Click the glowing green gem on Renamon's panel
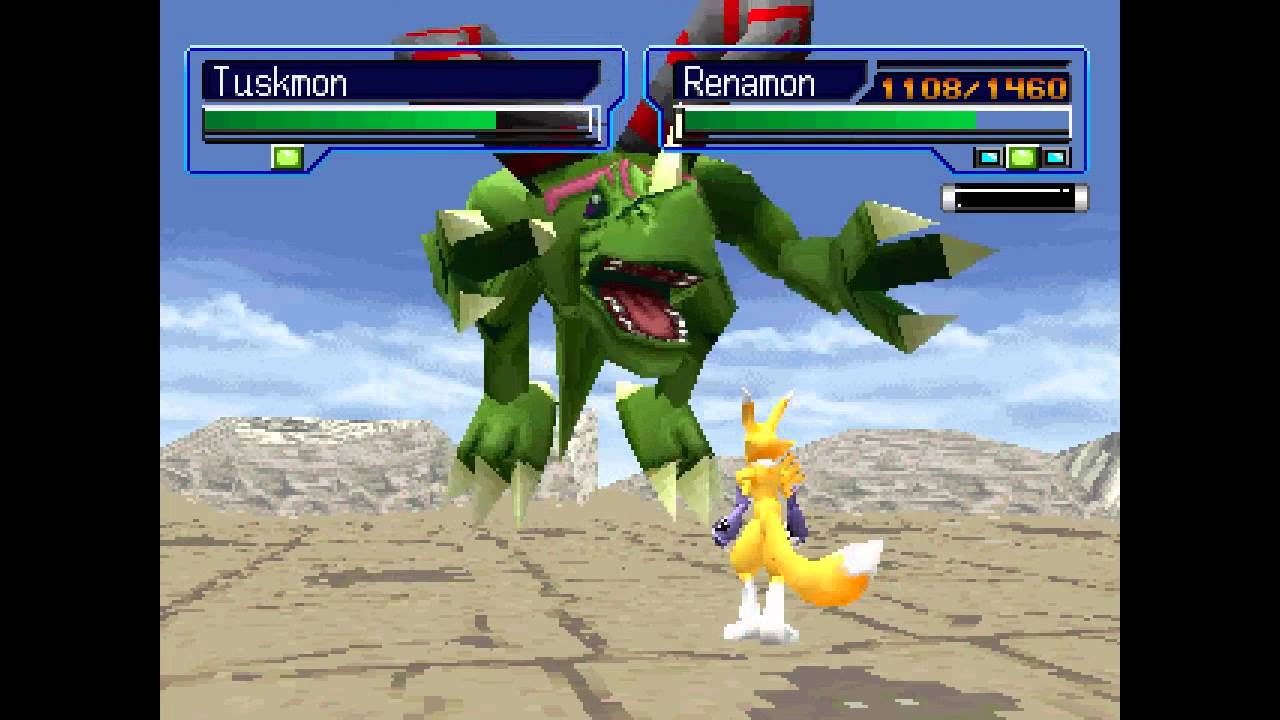 [1021, 157]
